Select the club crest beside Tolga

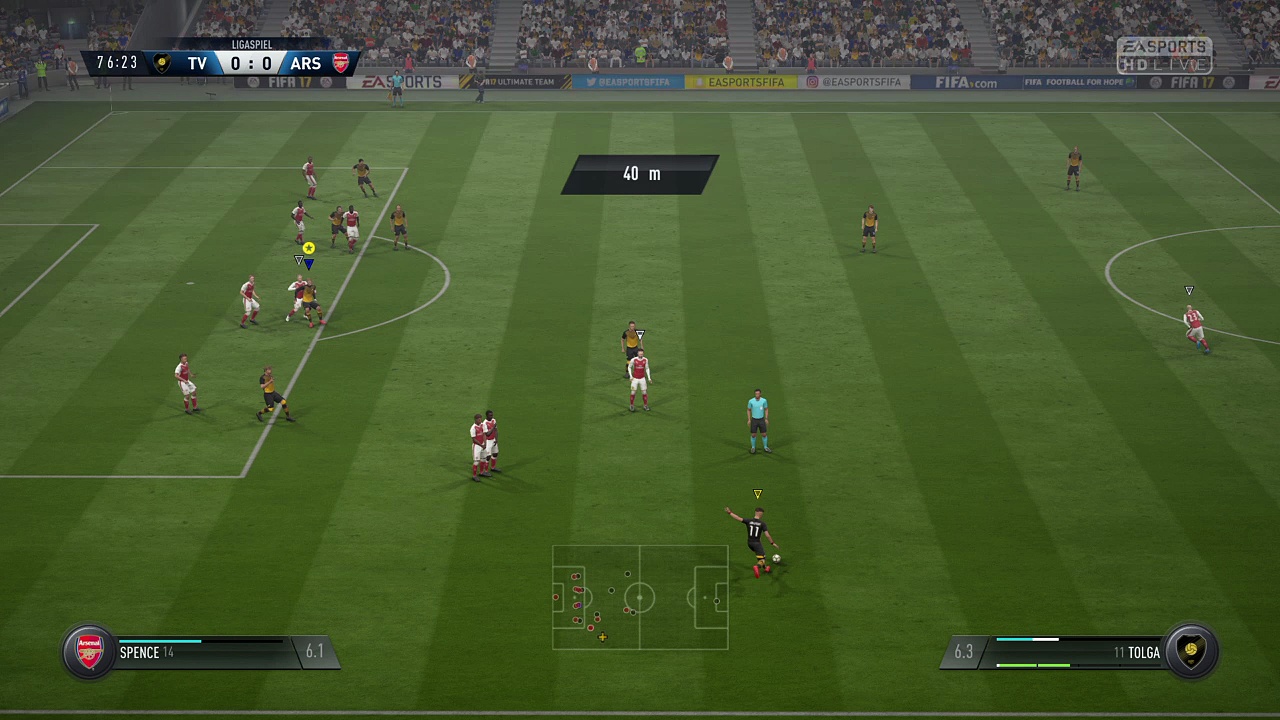click(1190, 652)
